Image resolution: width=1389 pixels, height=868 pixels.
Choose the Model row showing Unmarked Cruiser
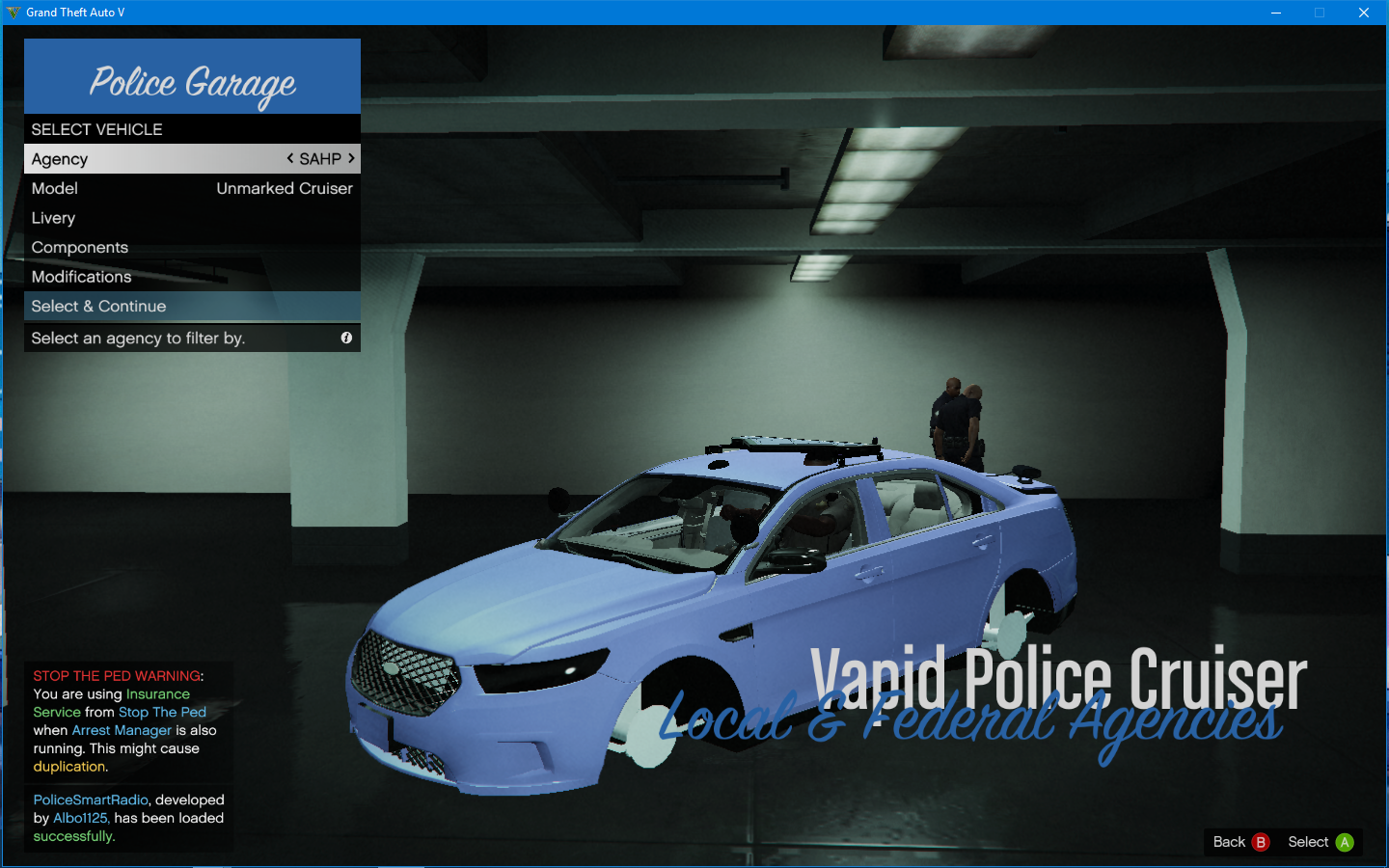pyautogui.click(x=192, y=189)
